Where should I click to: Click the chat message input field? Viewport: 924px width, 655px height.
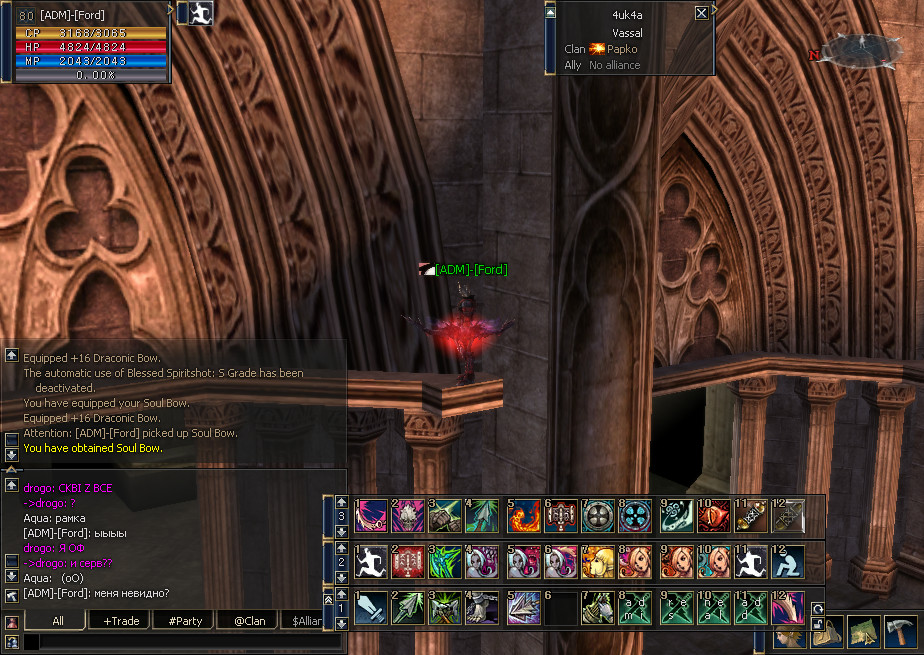click(180, 642)
